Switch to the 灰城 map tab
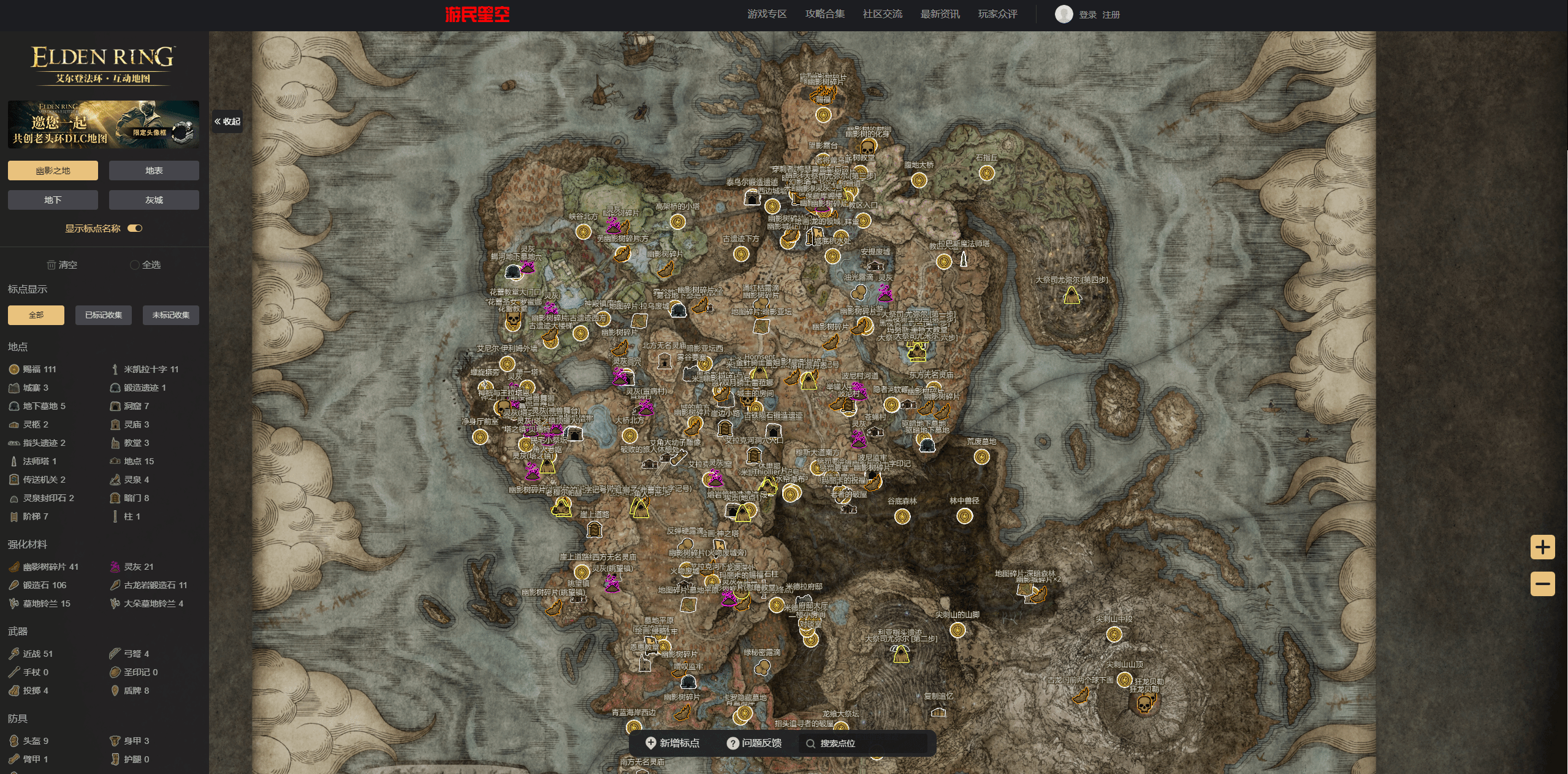 [x=154, y=200]
